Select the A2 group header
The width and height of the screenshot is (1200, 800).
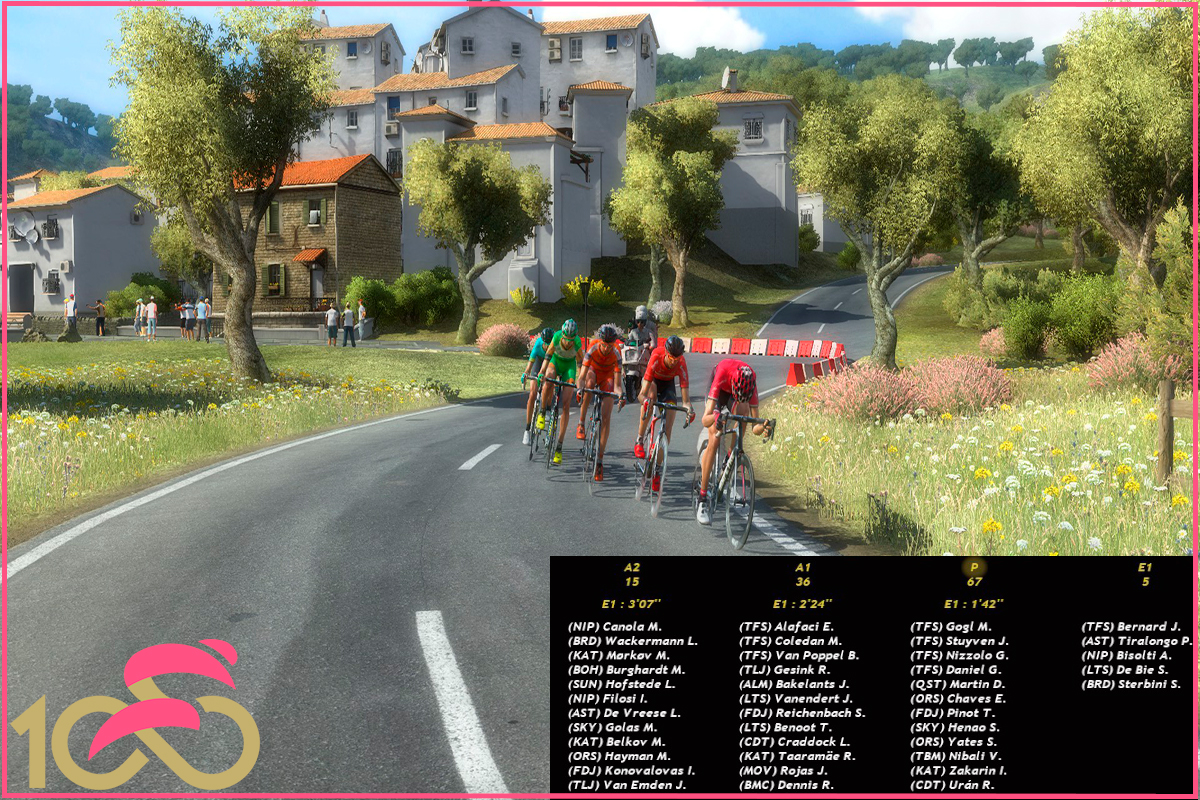(x=632, y=567)
